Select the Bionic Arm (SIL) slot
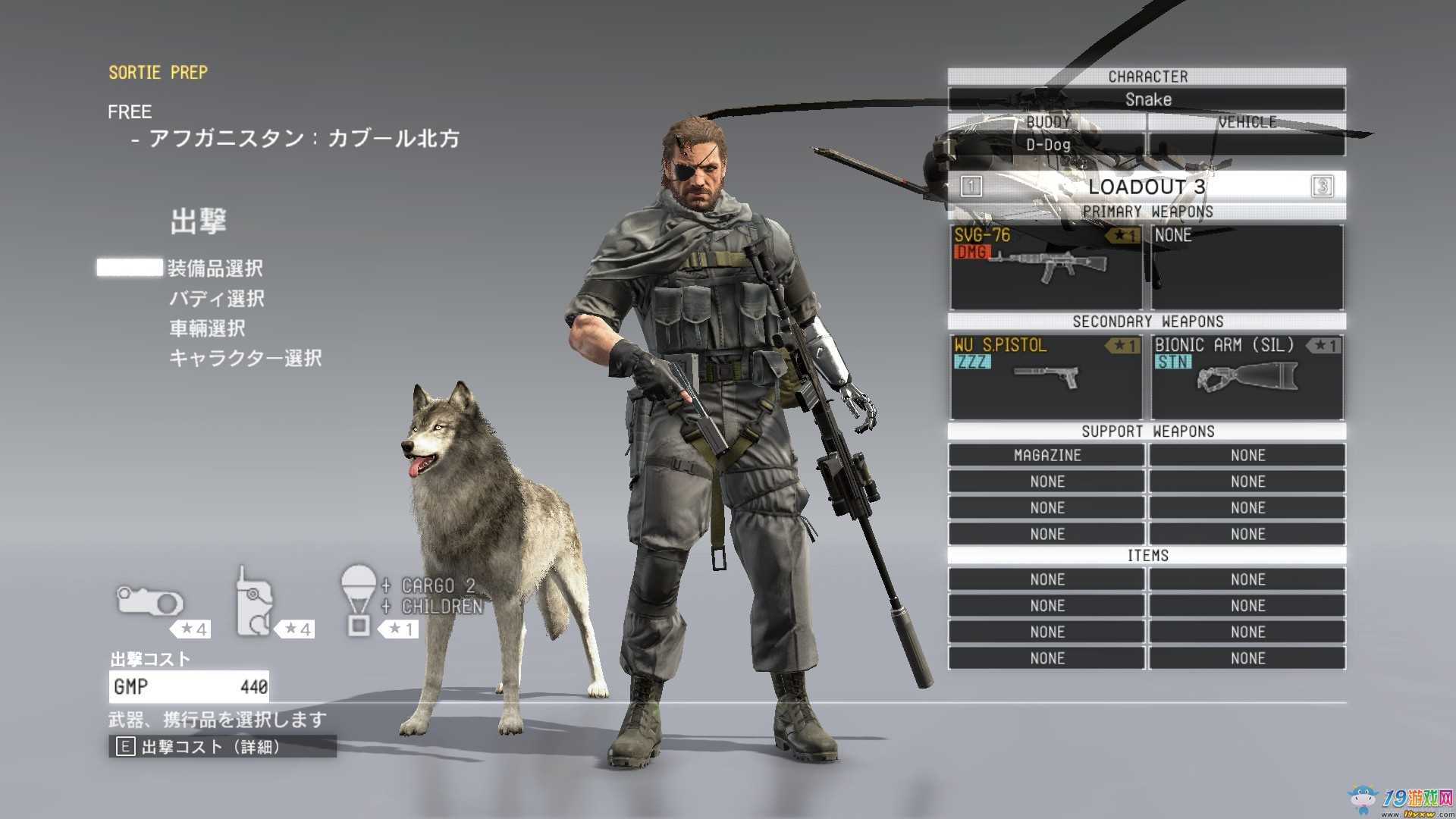Screen dimensions: 1456x819 coord(1247,377)
